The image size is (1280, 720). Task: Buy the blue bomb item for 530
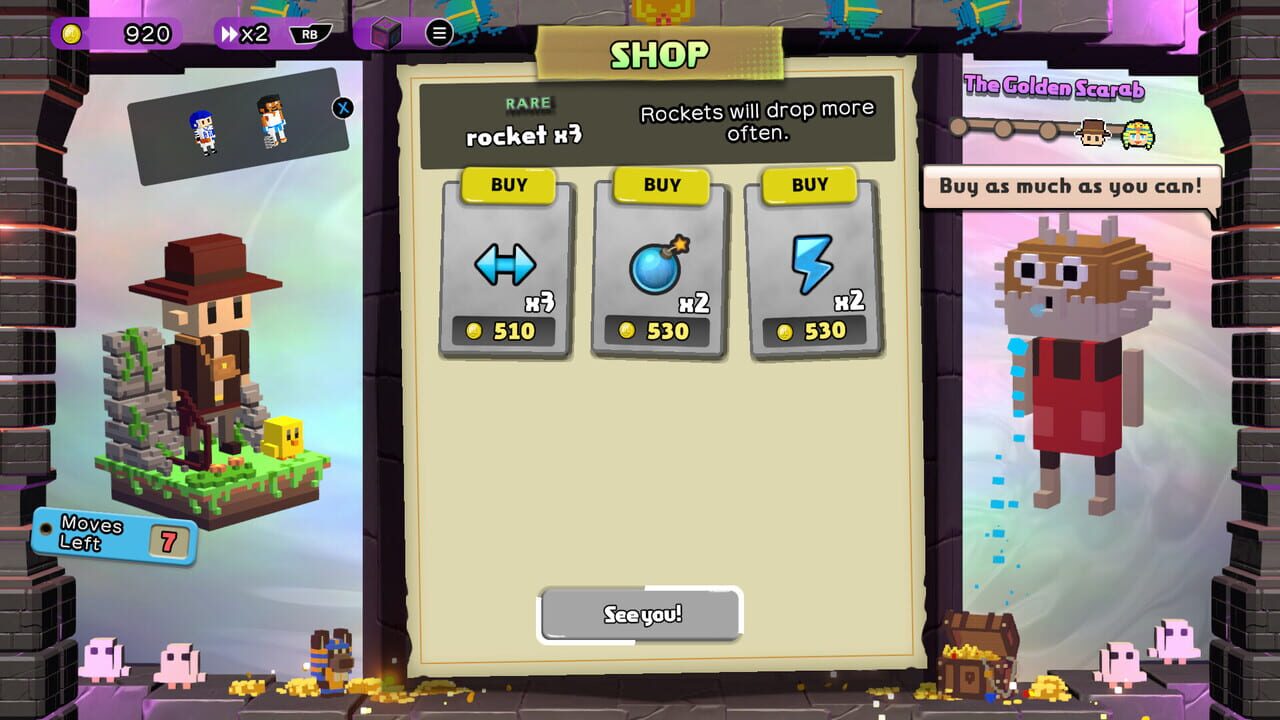[x=661, y=185]
